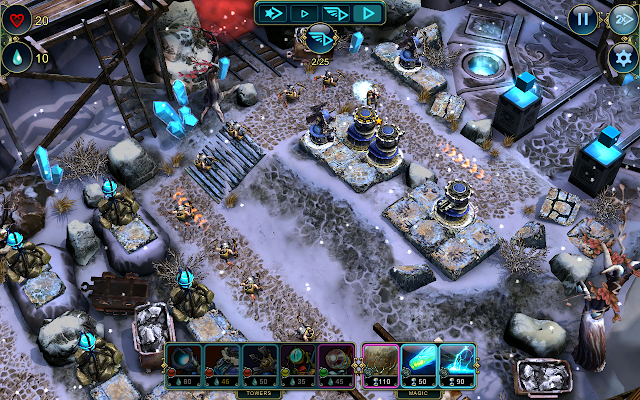Screen dimensions: 640x400
Task: Select the large highlighted play arrow button
Action: coord(368,13)
